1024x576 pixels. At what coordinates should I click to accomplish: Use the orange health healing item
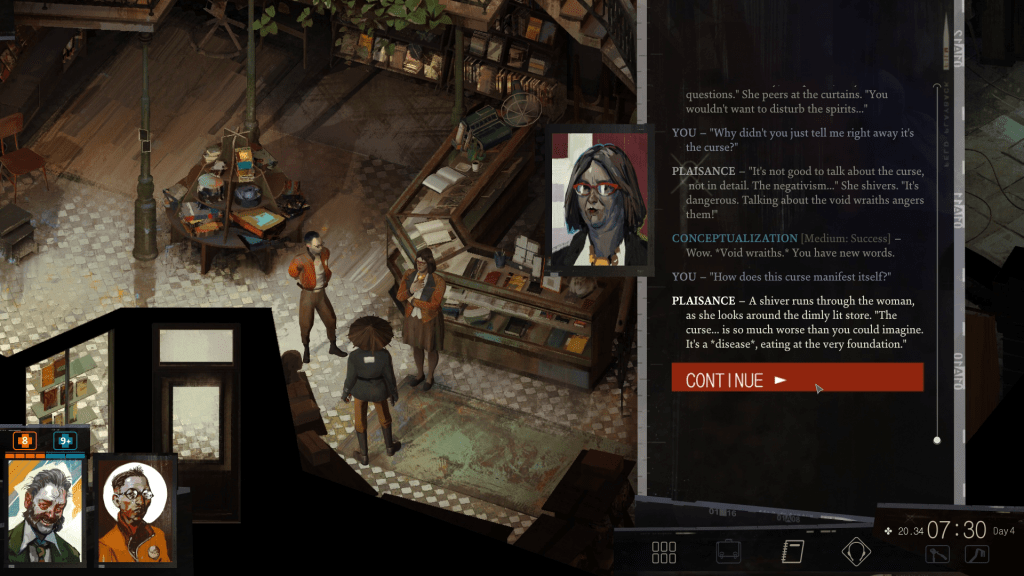point(25,440)
